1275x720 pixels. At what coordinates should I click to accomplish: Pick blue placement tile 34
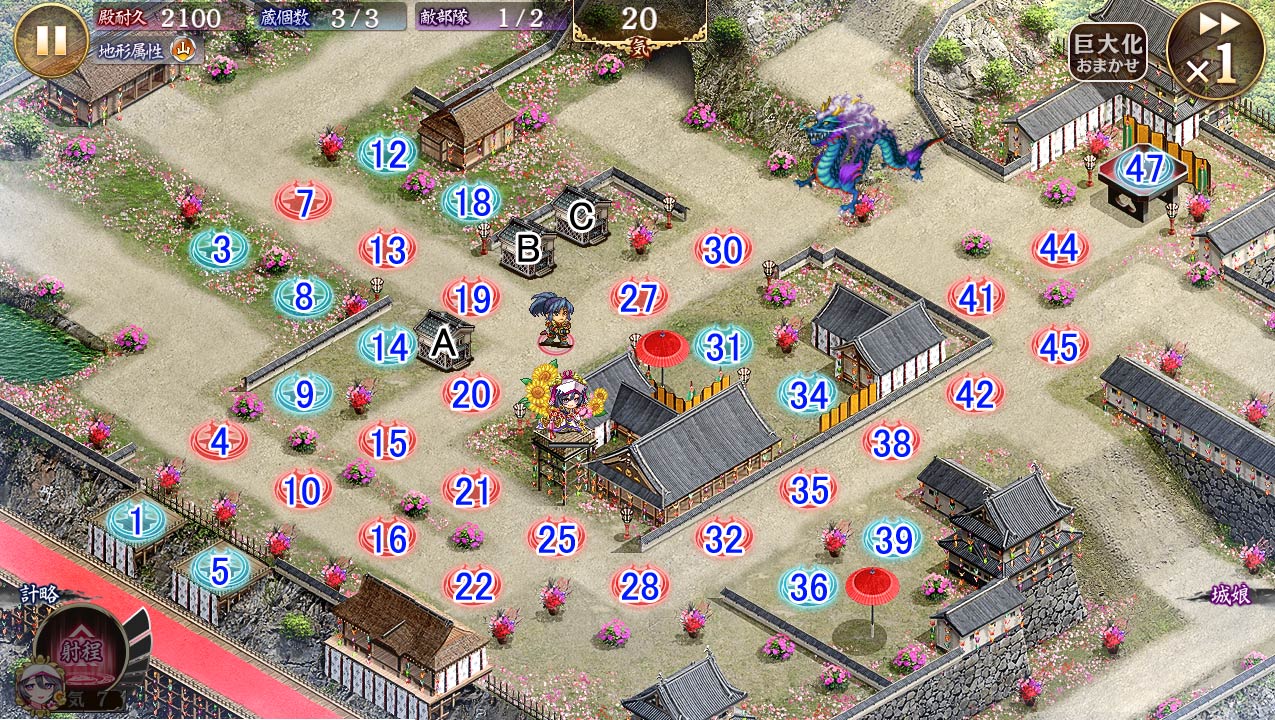click(808, 395)
